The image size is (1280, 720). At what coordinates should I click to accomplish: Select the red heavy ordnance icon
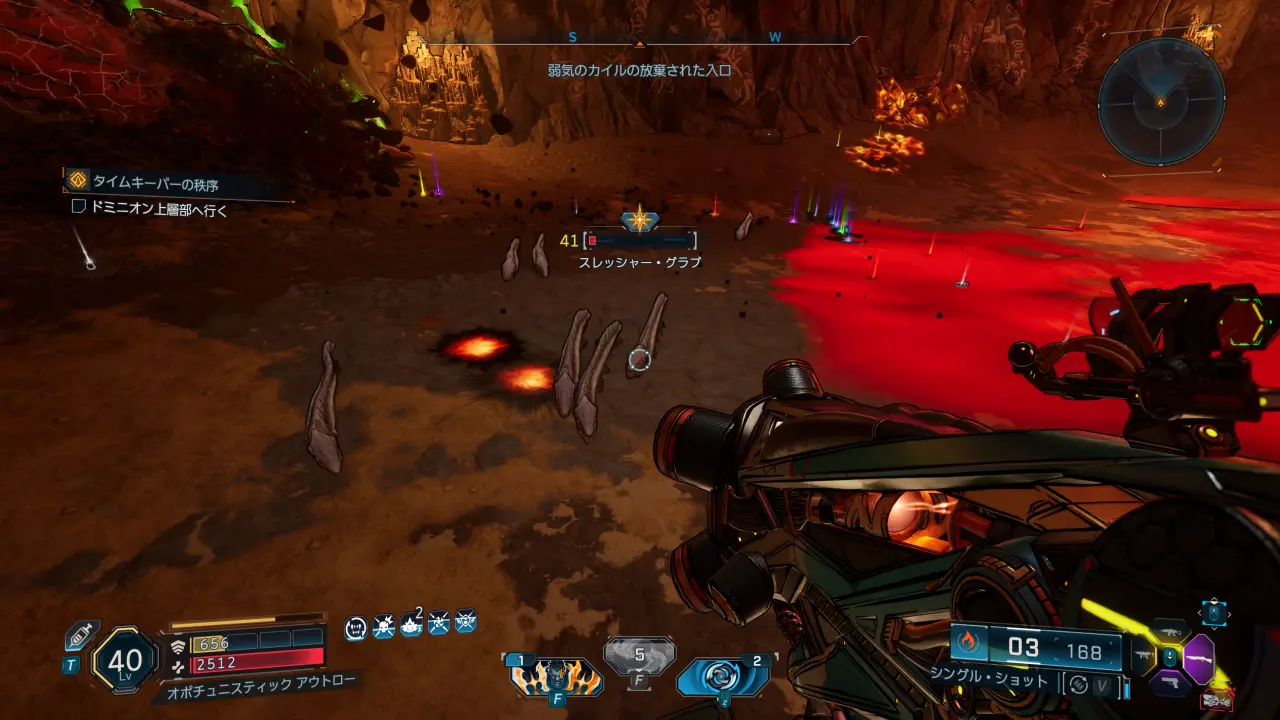1216,699
